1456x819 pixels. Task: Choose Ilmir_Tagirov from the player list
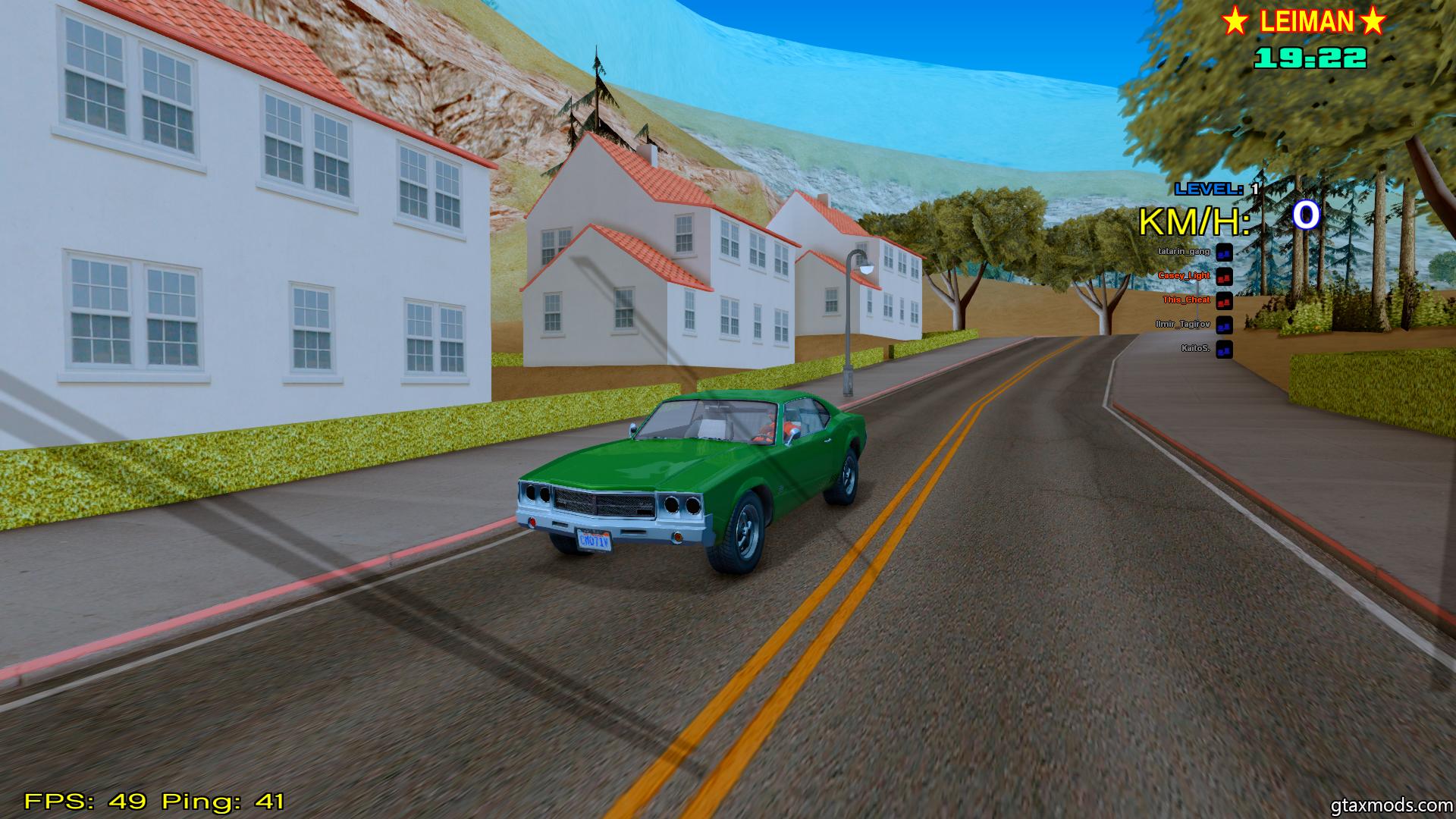1187,325
